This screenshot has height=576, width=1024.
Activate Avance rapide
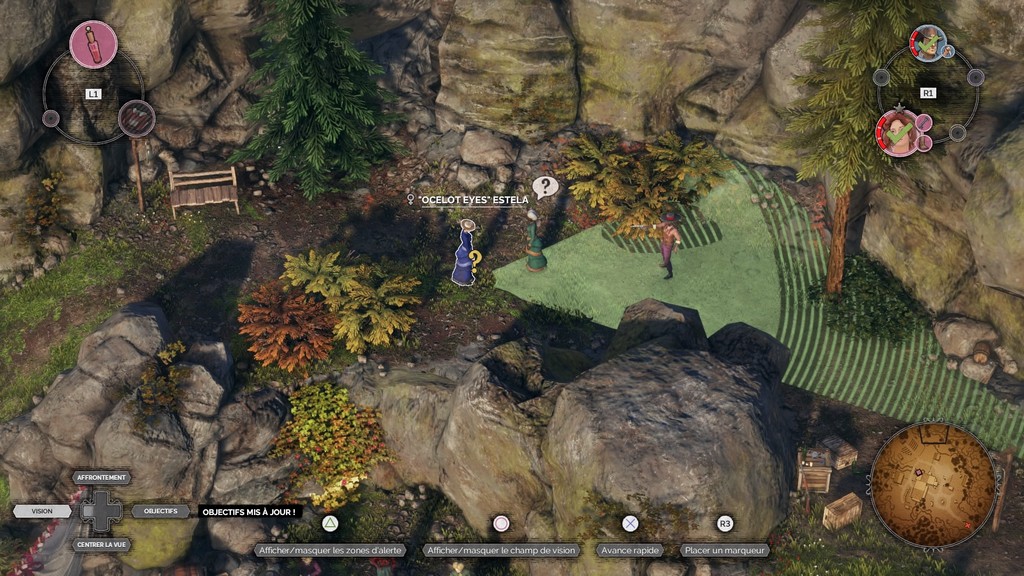coord(630,550)
